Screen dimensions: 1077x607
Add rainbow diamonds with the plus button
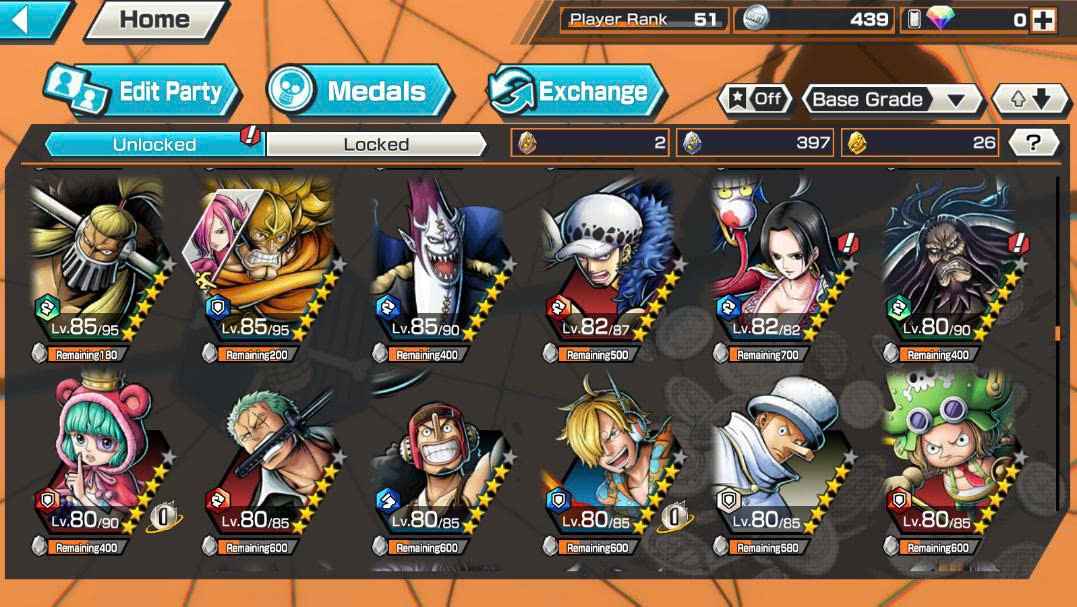[1043, 19]
